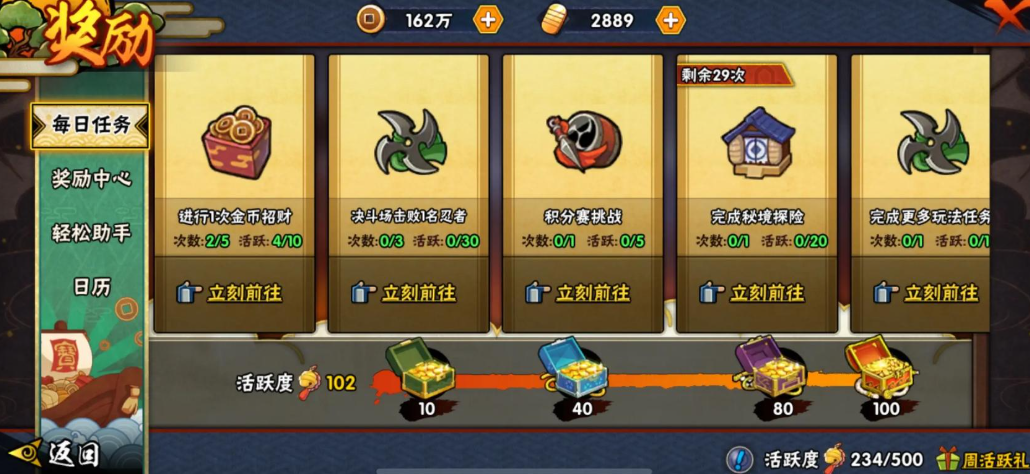Go to the 完成秘境探险 task now
Image resolution: width=1030 pixels, height=474 pixels.
click(756, 293)
